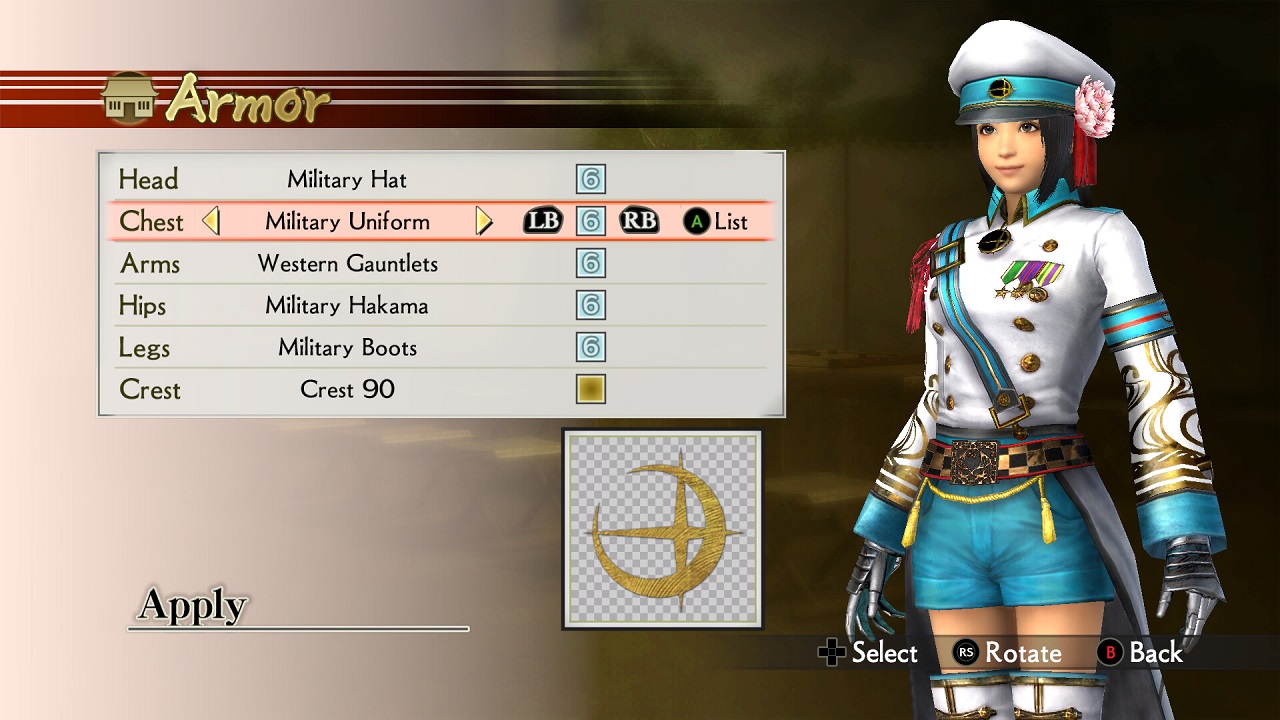1280x720 pixels.
Task: Click the crescent crest preview thumbnail
Action: (x=663, y=527)
